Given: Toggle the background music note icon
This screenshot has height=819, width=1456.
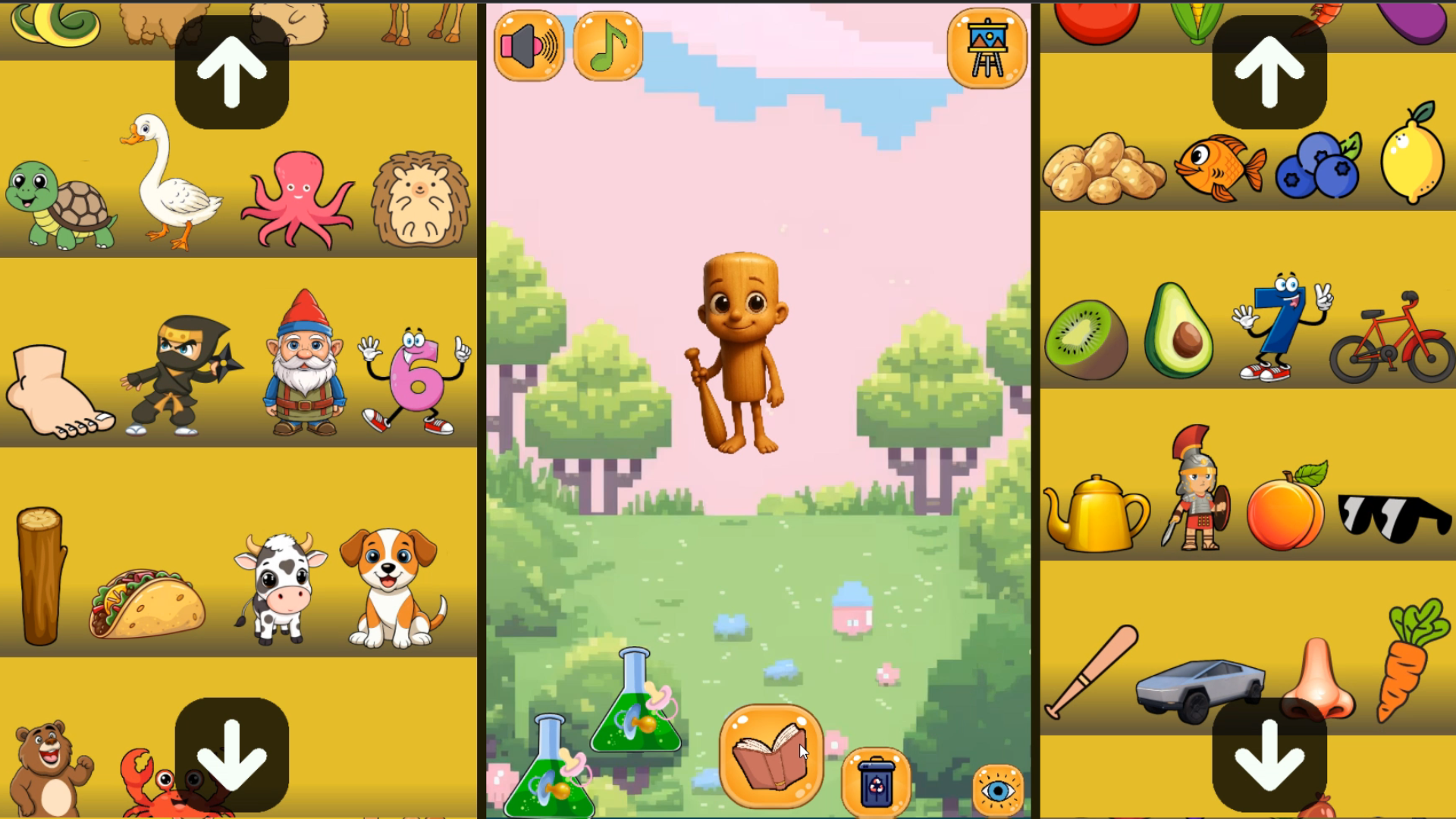Looking at the screenshot, I should pyautogui.click(x=608, y=45).
